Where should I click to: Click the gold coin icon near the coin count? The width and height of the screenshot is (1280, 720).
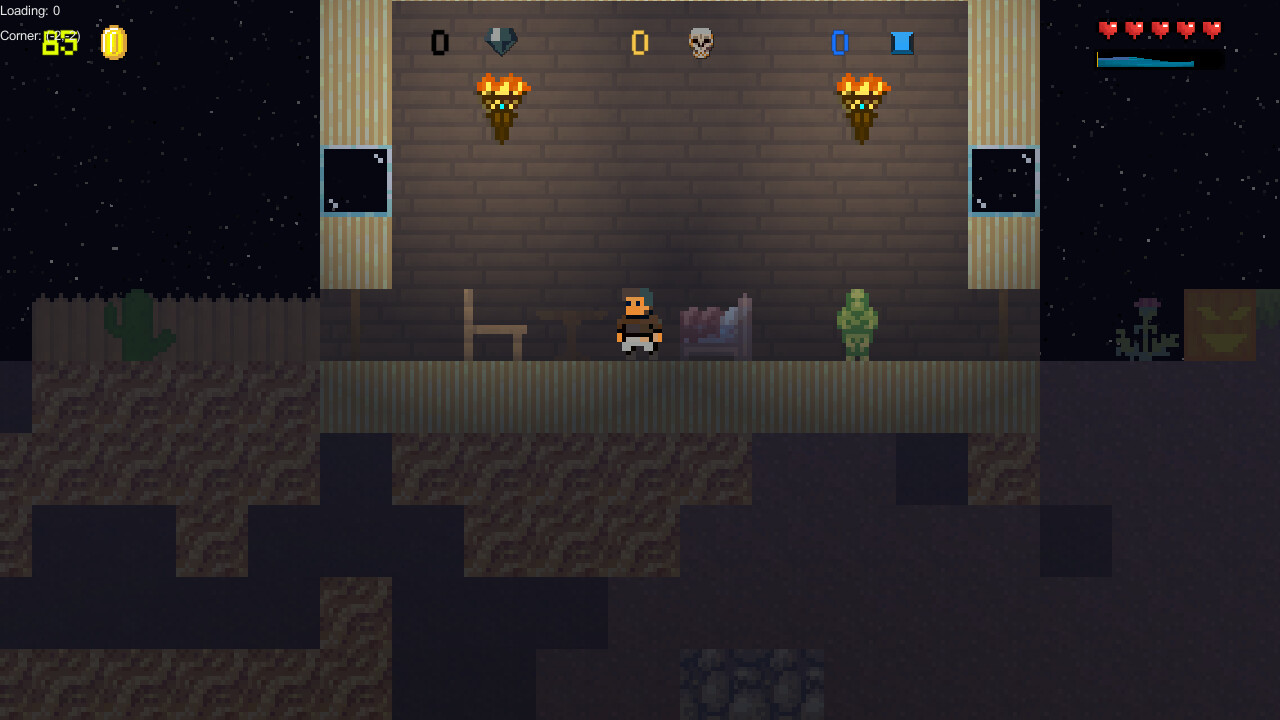coord(113,42)
